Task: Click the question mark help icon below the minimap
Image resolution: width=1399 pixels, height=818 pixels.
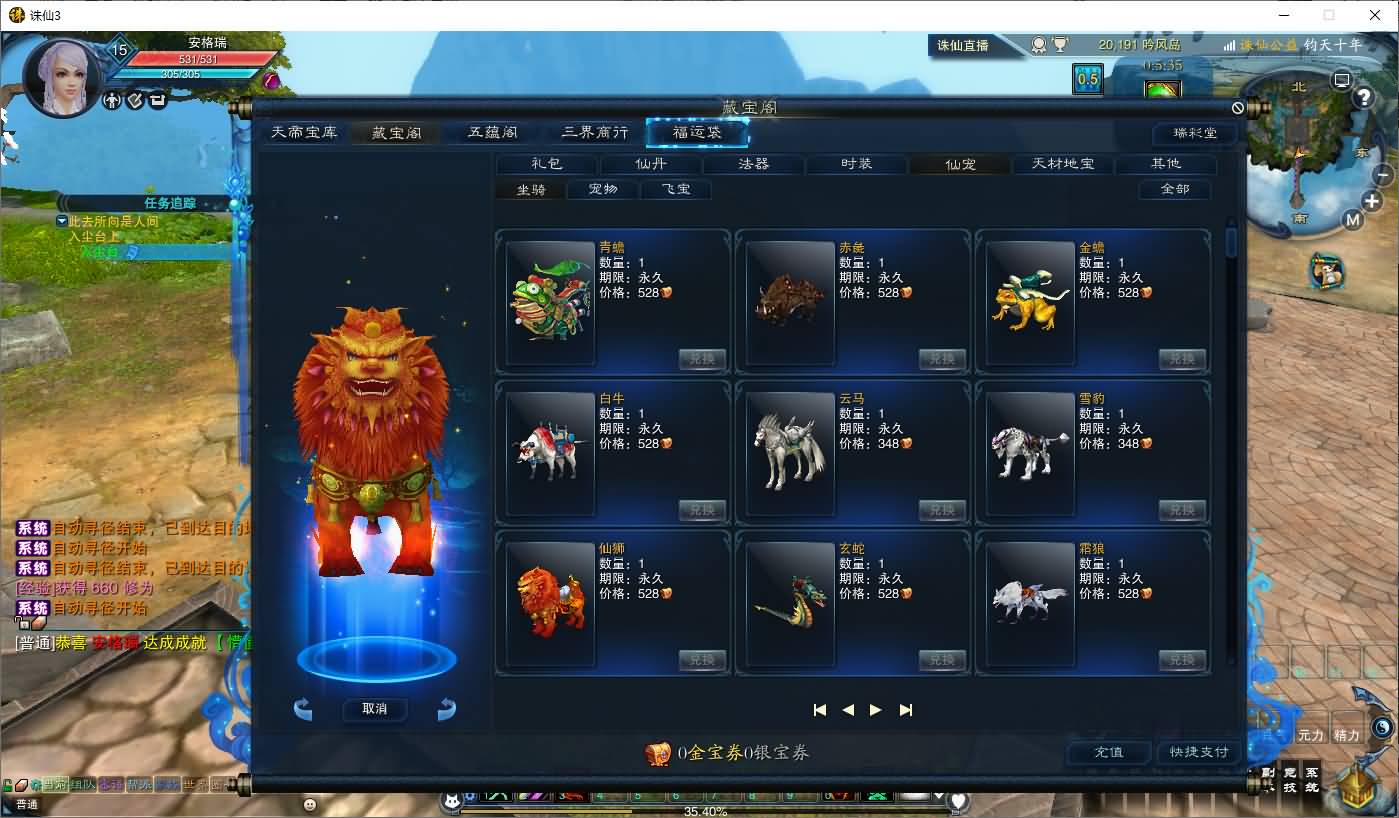Action: [1362, 97]
